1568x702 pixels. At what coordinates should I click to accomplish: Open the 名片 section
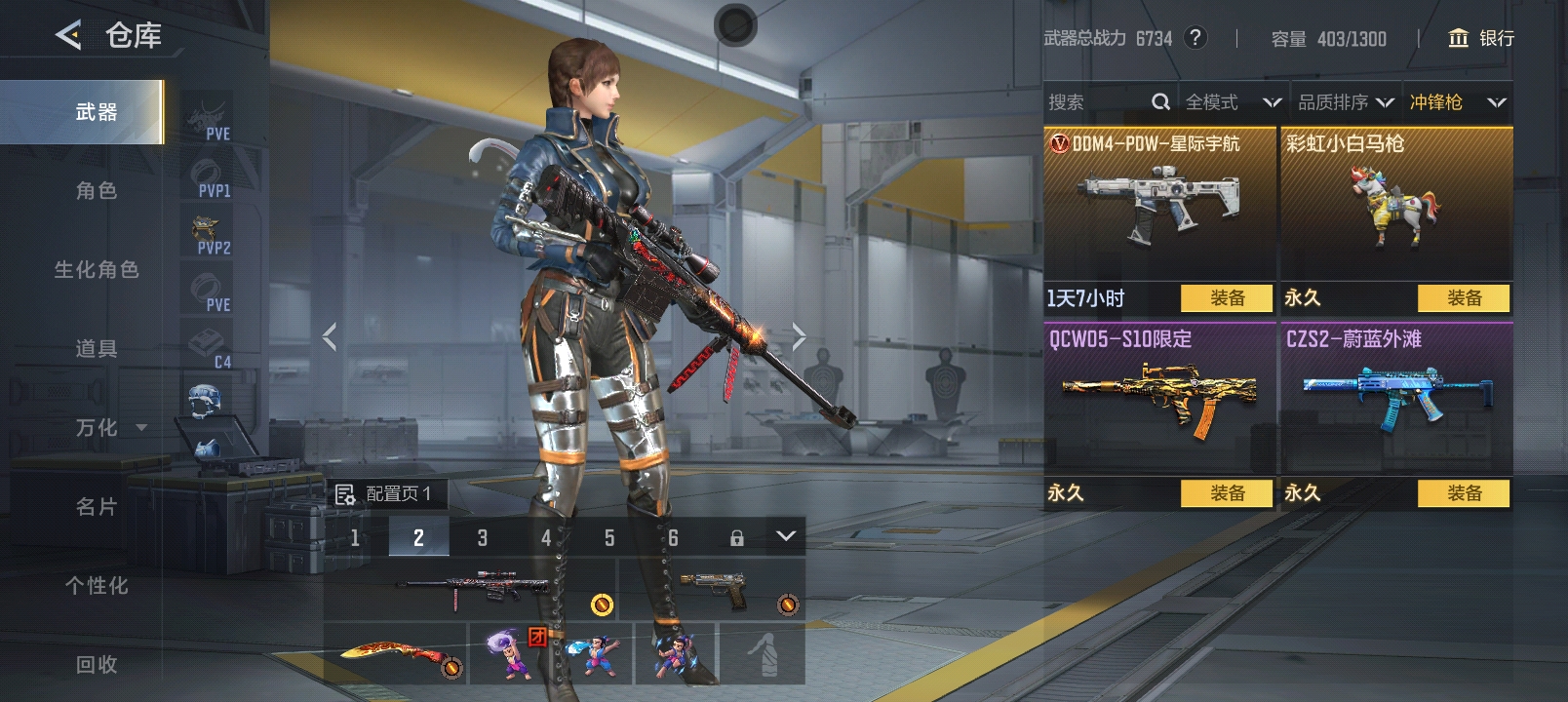pyautogui.click(x=97, y=507)
